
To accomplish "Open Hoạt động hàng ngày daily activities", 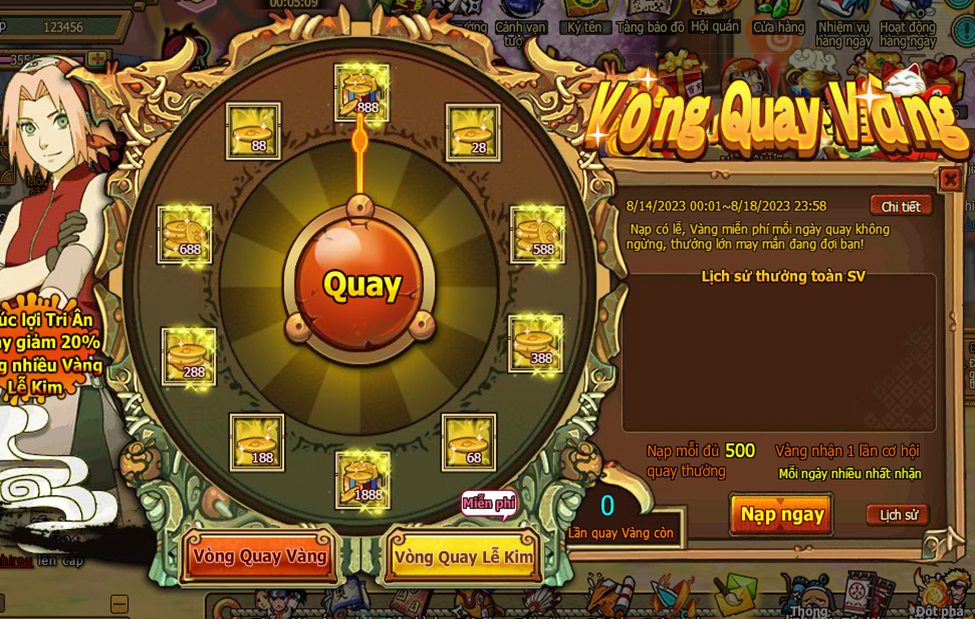I will coord(907,32).
